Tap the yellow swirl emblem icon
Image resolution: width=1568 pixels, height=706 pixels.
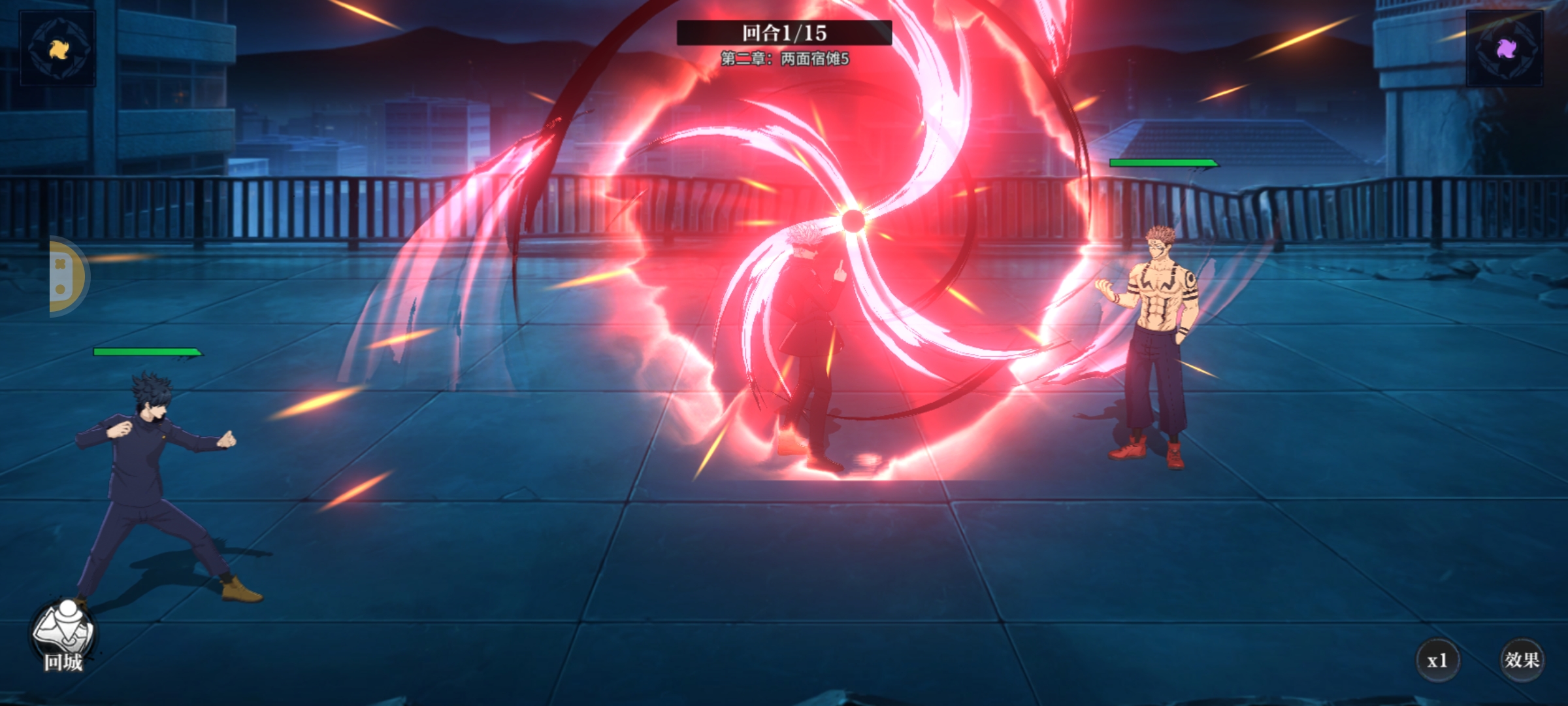(58, 48)
